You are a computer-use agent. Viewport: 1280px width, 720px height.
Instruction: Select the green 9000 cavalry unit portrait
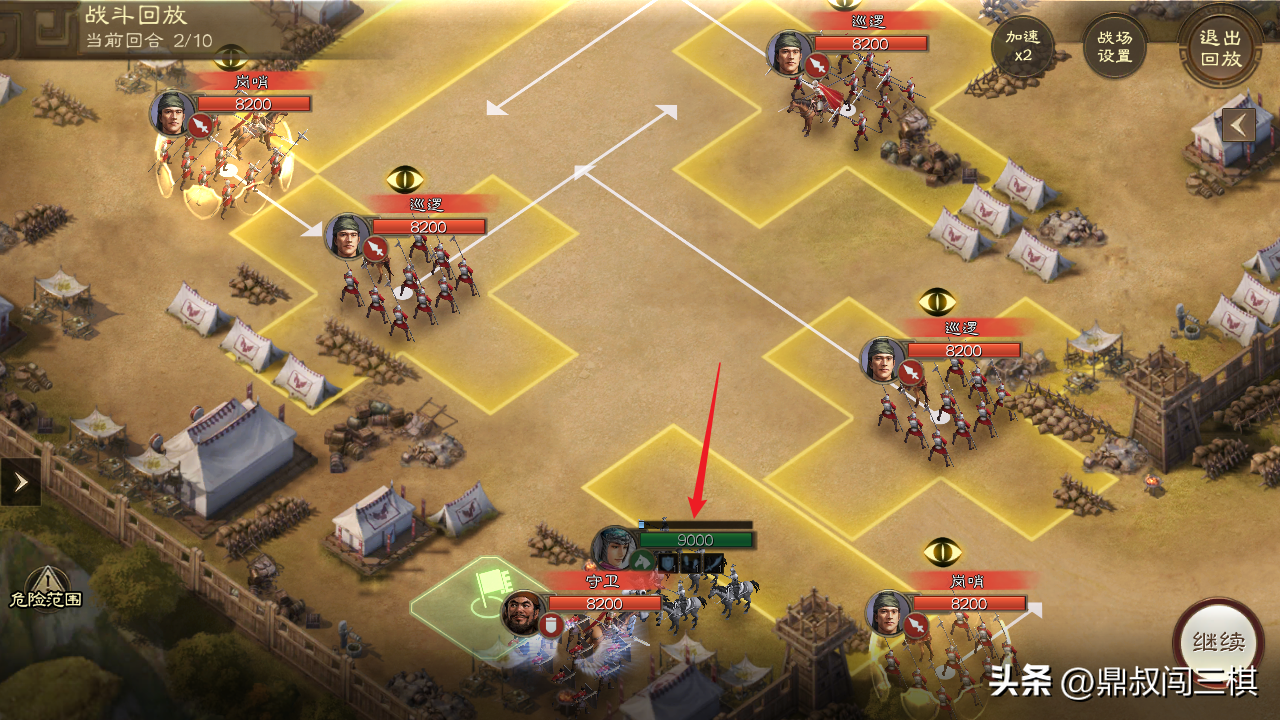(616, 549)
